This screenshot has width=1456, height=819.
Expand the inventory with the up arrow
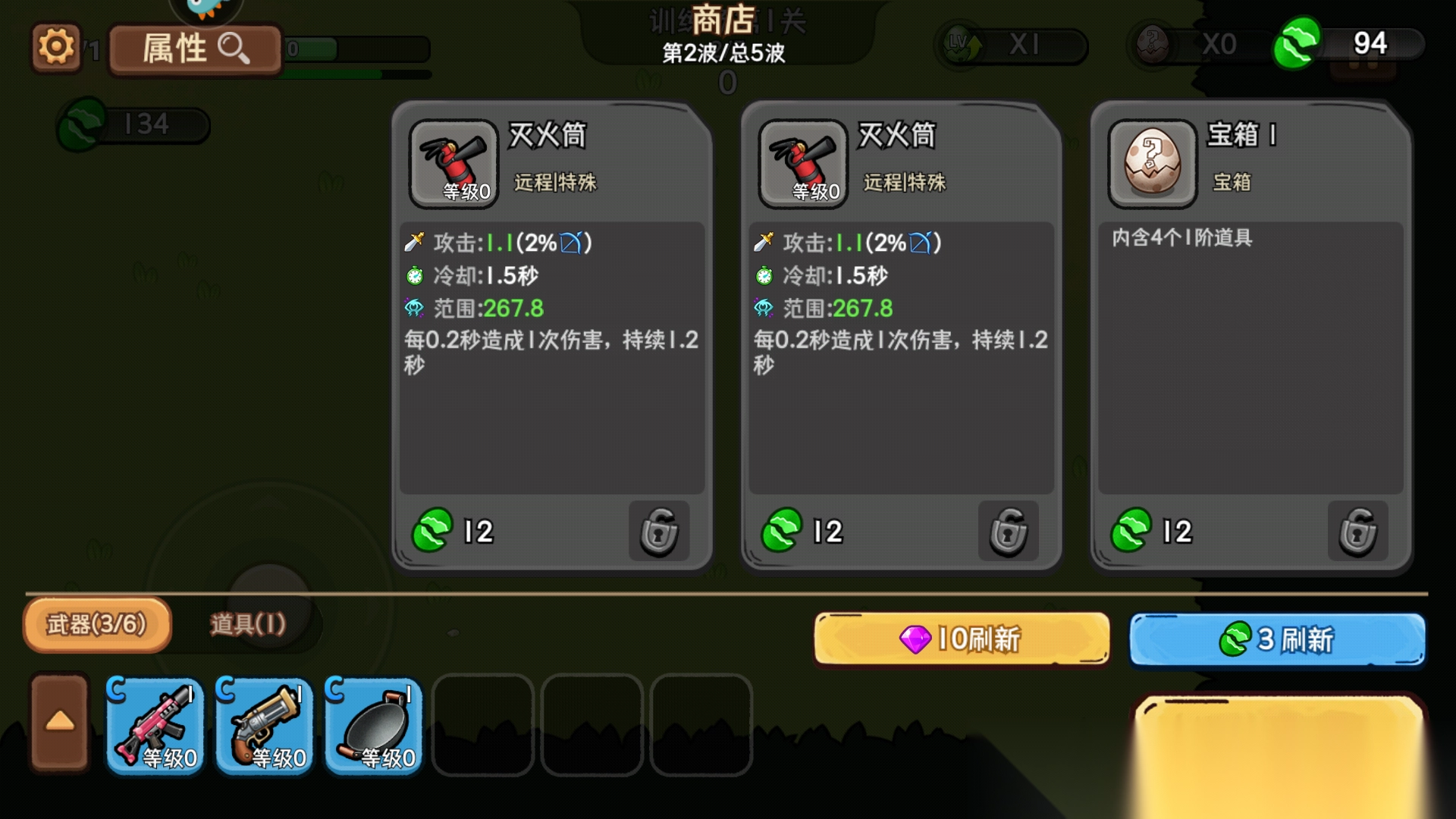point(60,722)
